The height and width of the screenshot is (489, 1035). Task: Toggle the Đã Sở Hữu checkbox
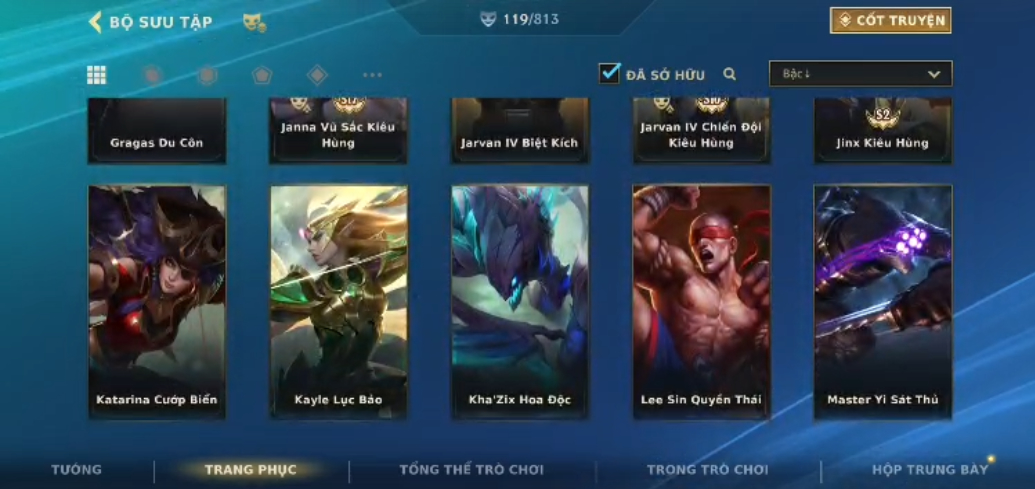coord(610,73)
